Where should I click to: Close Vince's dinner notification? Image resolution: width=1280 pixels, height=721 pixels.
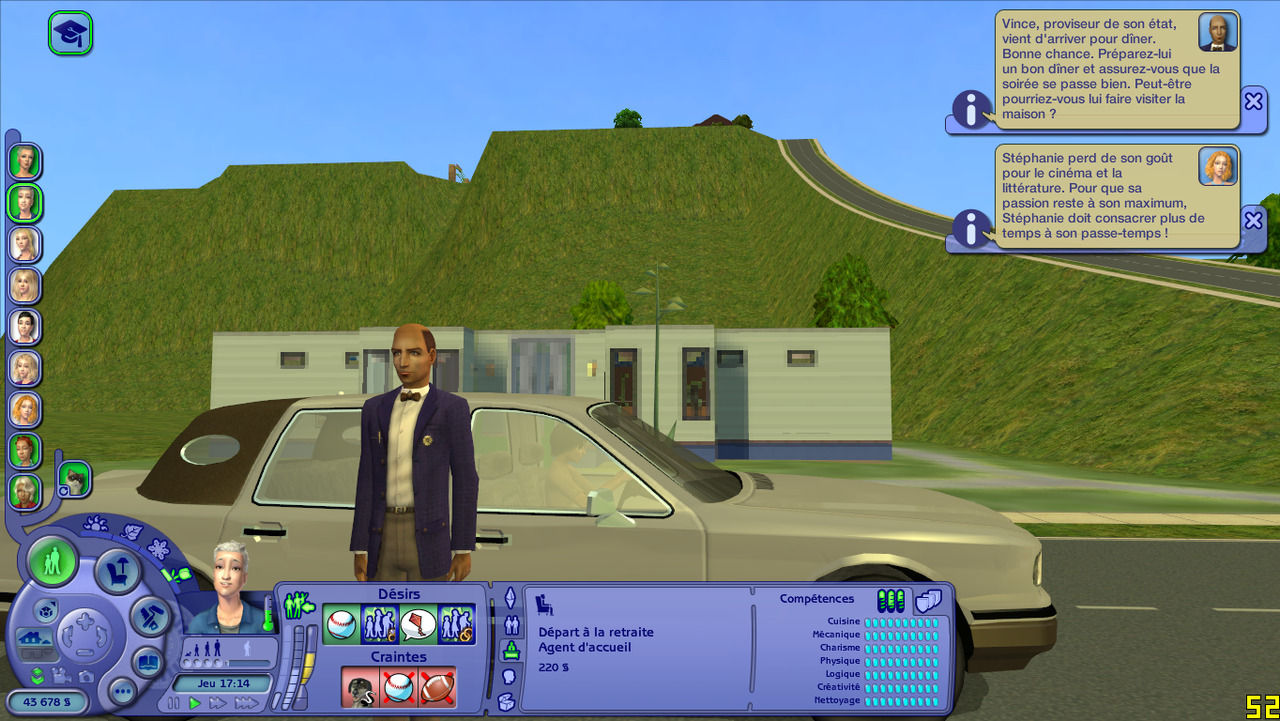(1253, 100)
